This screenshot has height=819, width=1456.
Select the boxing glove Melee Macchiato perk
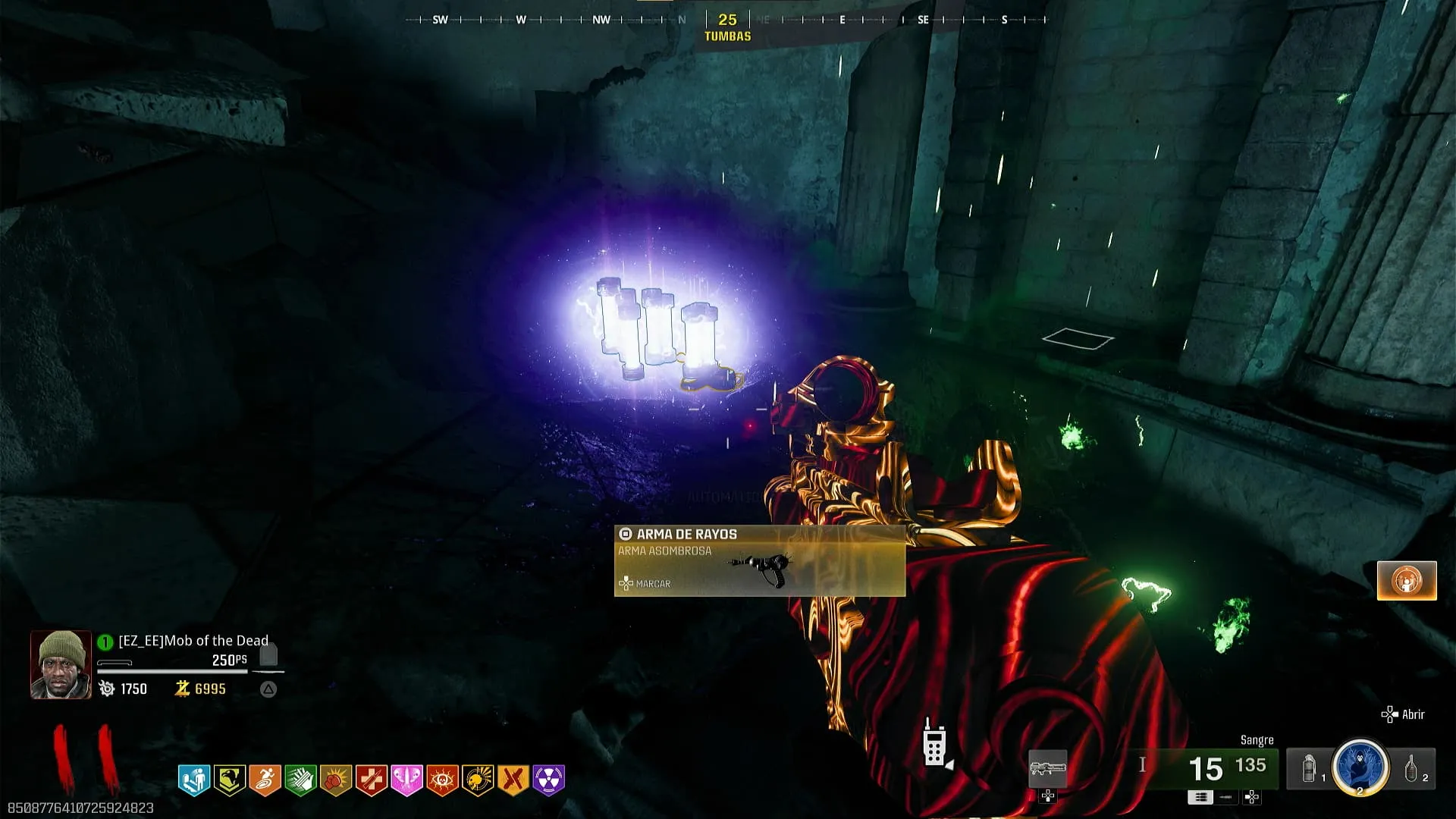tap(336, 779)
